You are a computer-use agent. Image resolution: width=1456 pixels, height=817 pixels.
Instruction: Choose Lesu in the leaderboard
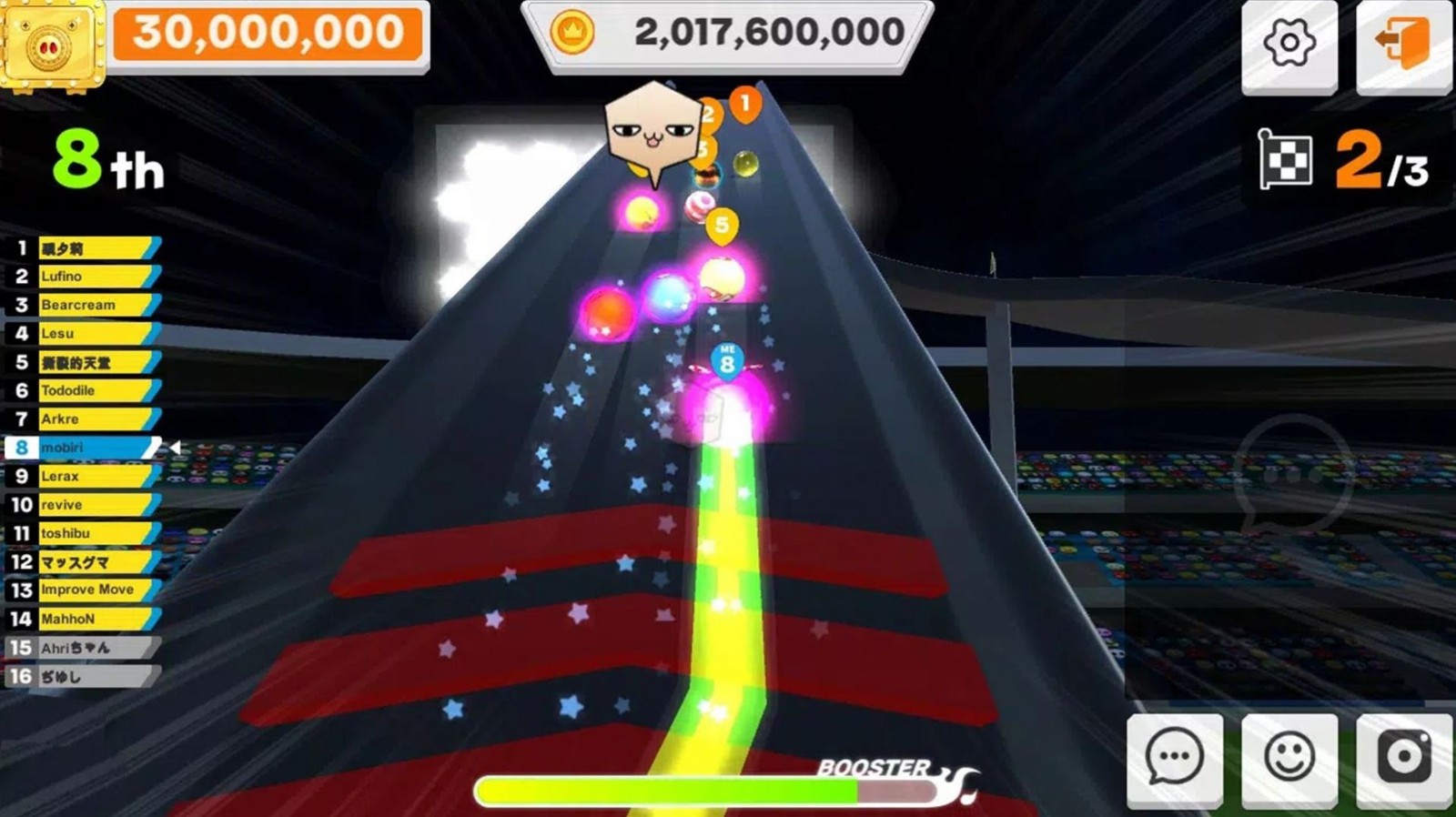pos(91,334)
